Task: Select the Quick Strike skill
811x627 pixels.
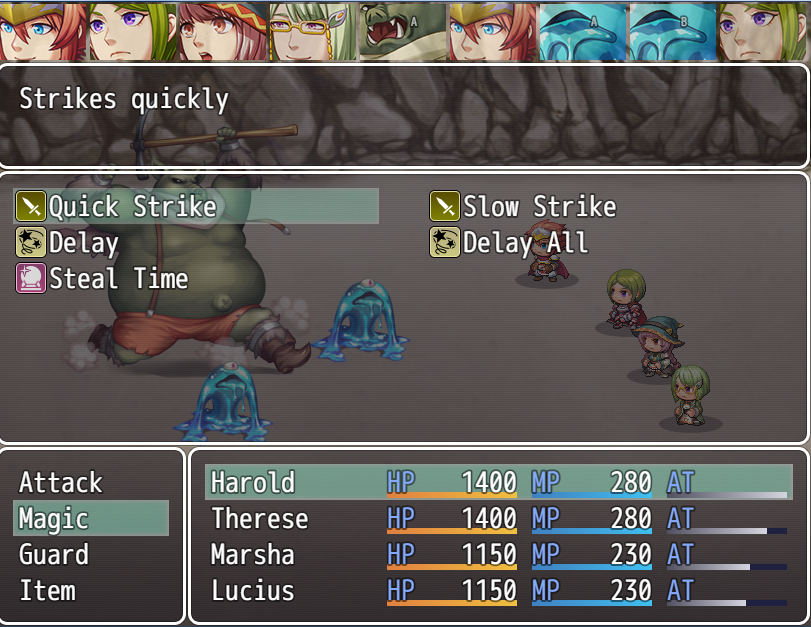Action: tap(133, 207)
